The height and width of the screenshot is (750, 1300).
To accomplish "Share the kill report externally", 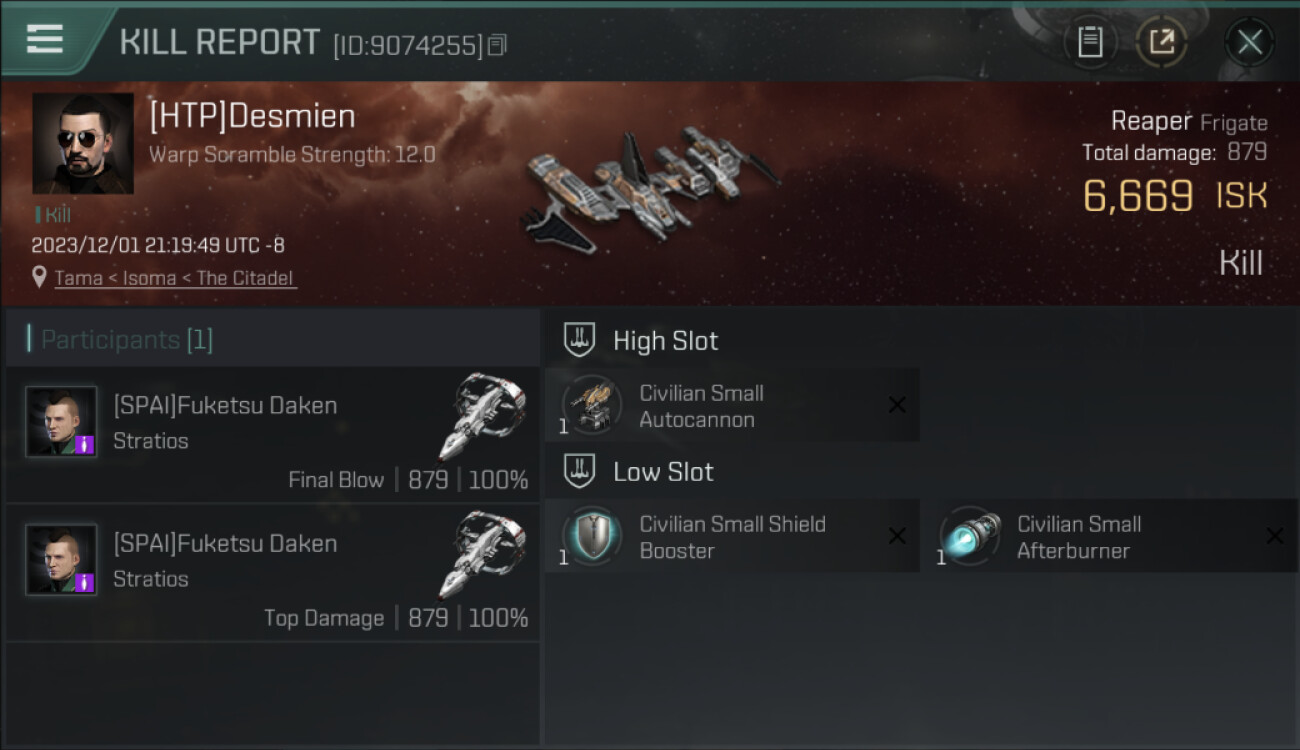I will [x=1161, y=42].
